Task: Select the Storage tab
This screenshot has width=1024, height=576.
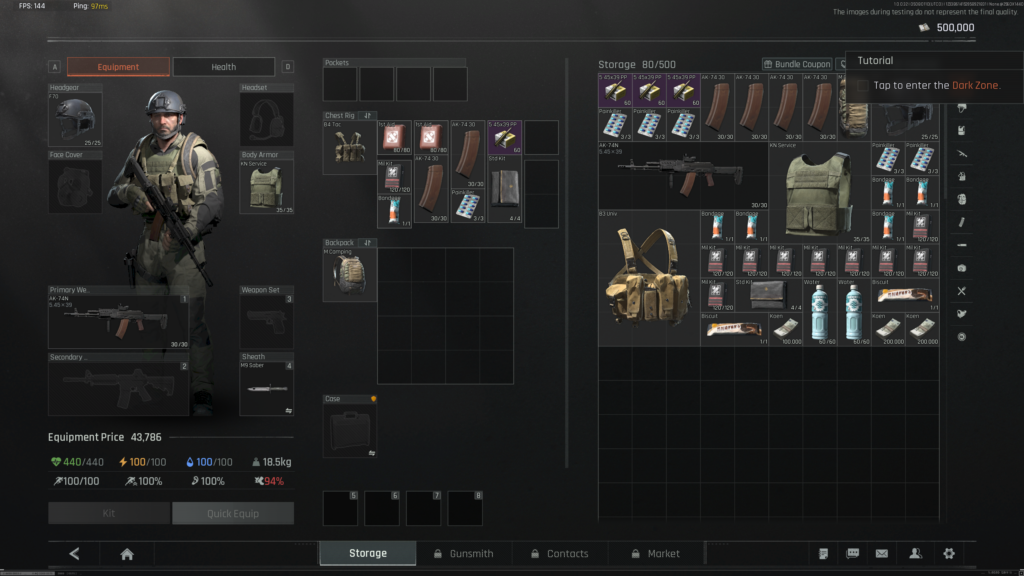Action: (x=367, y=553)
